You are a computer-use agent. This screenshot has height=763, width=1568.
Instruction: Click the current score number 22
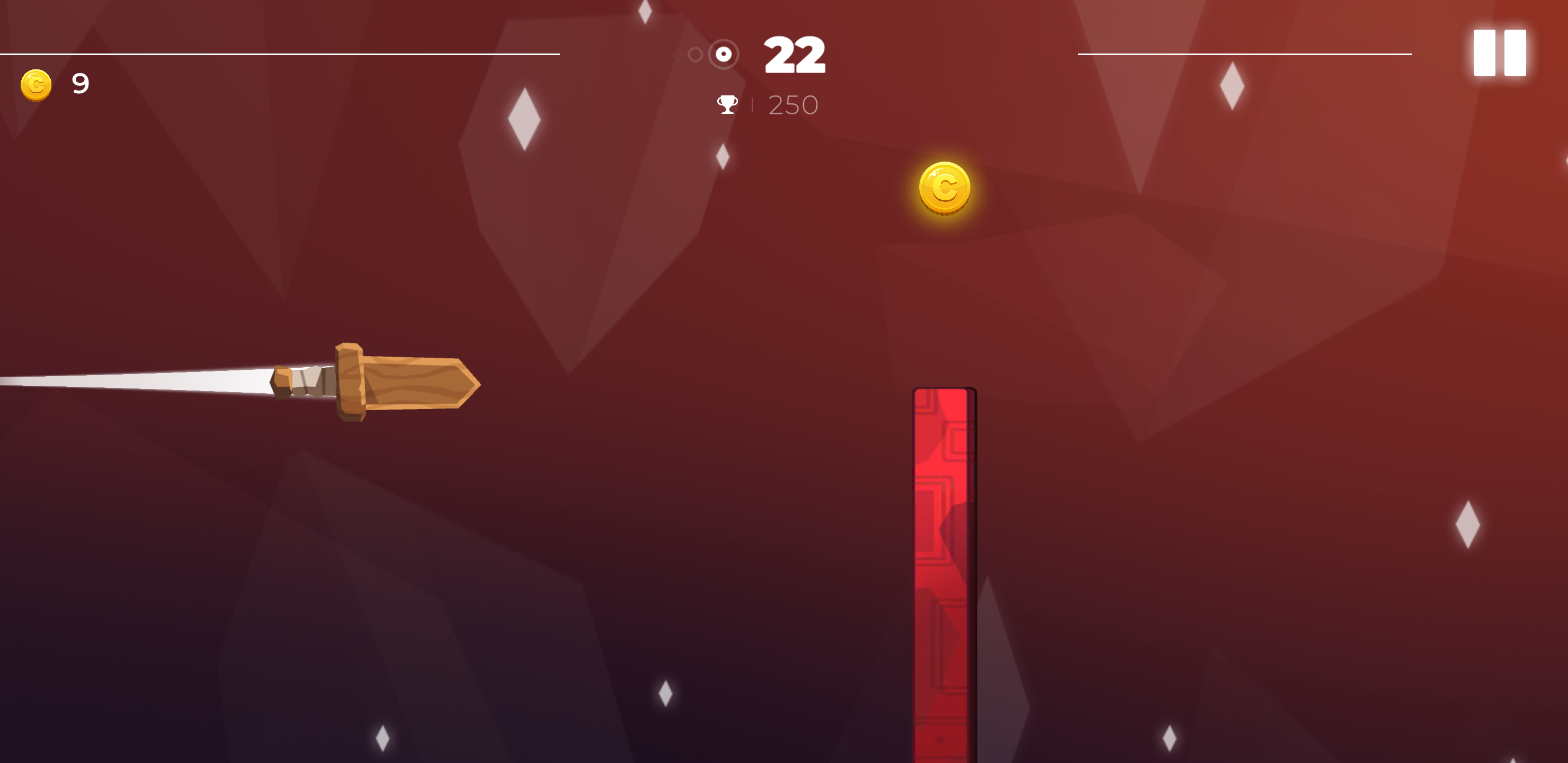795,54
